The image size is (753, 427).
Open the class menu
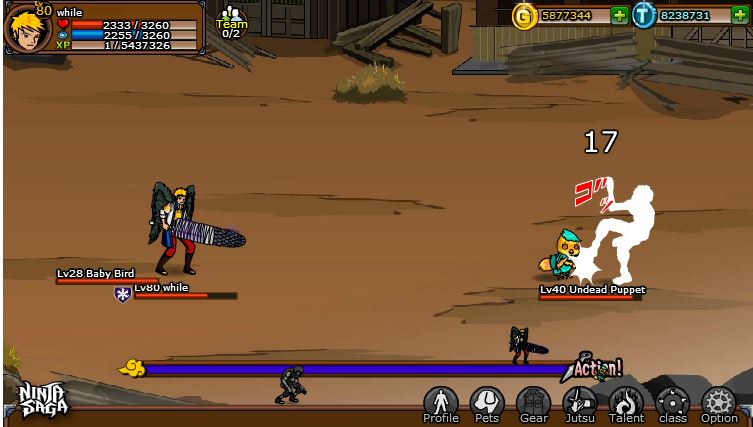pyautogui.click(x=673, y=403)
